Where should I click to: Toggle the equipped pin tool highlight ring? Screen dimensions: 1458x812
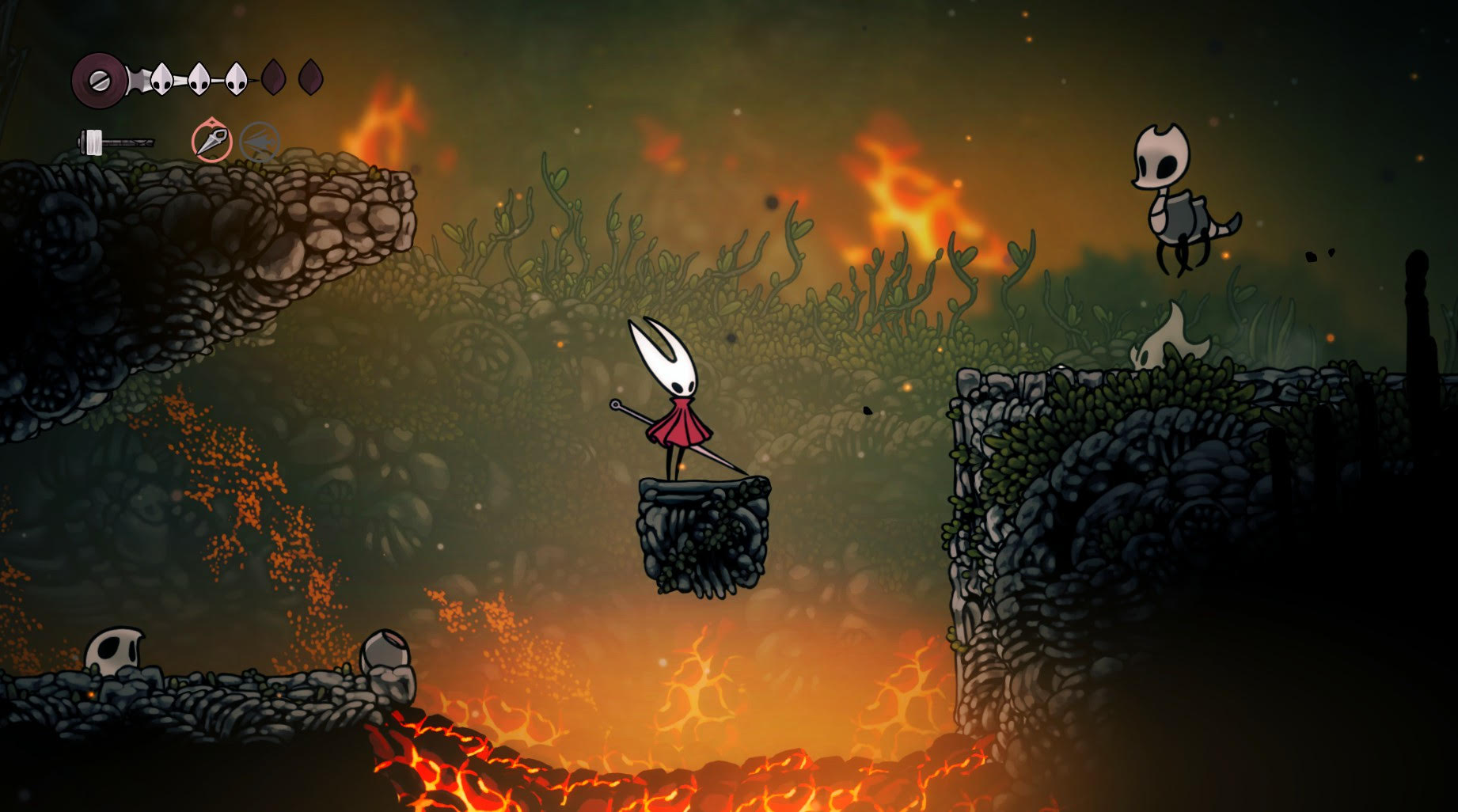[x=212, y=141]
